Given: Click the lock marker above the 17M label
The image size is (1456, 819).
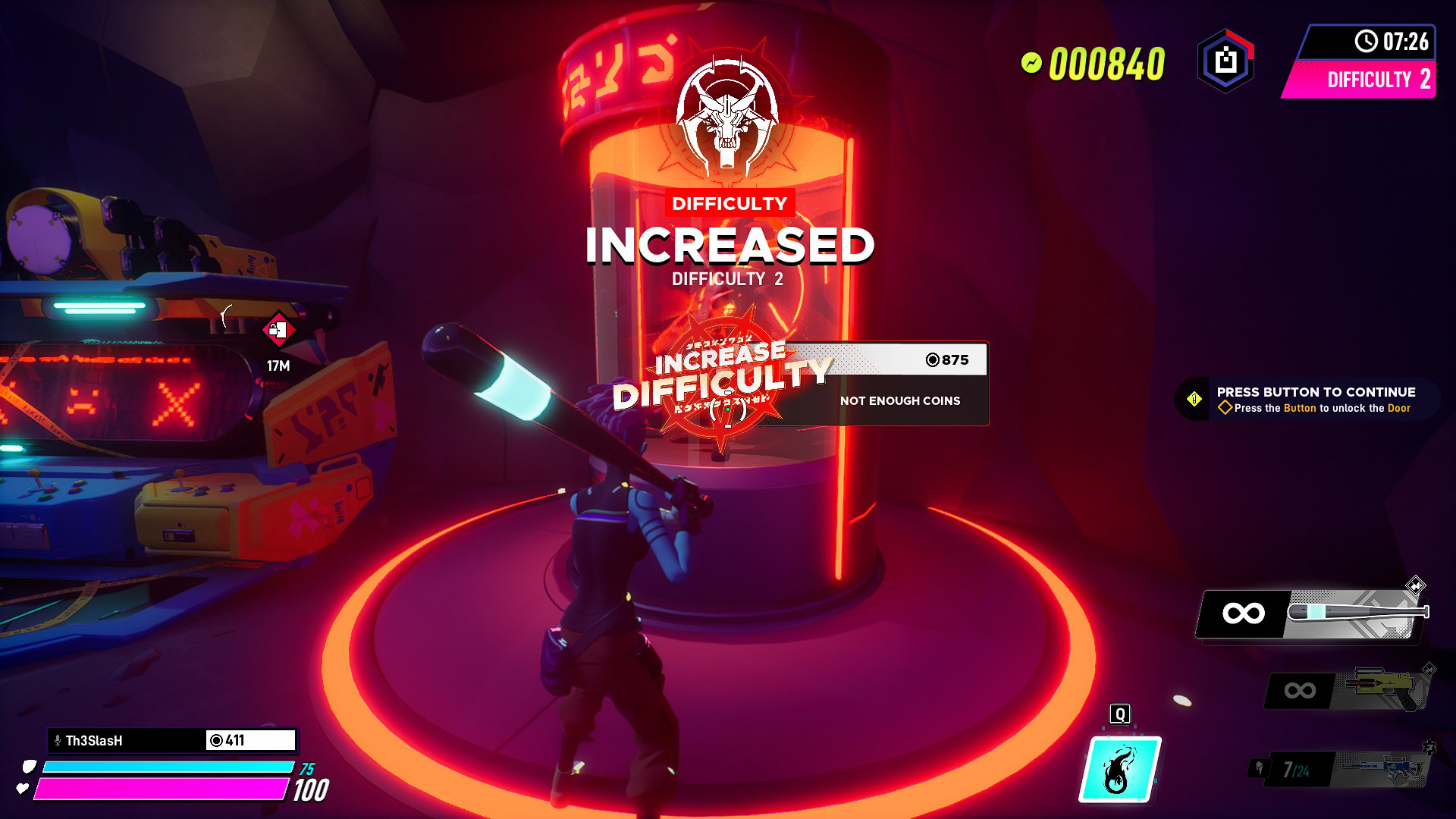Looking at the screenshot, I should coord(280,331).
